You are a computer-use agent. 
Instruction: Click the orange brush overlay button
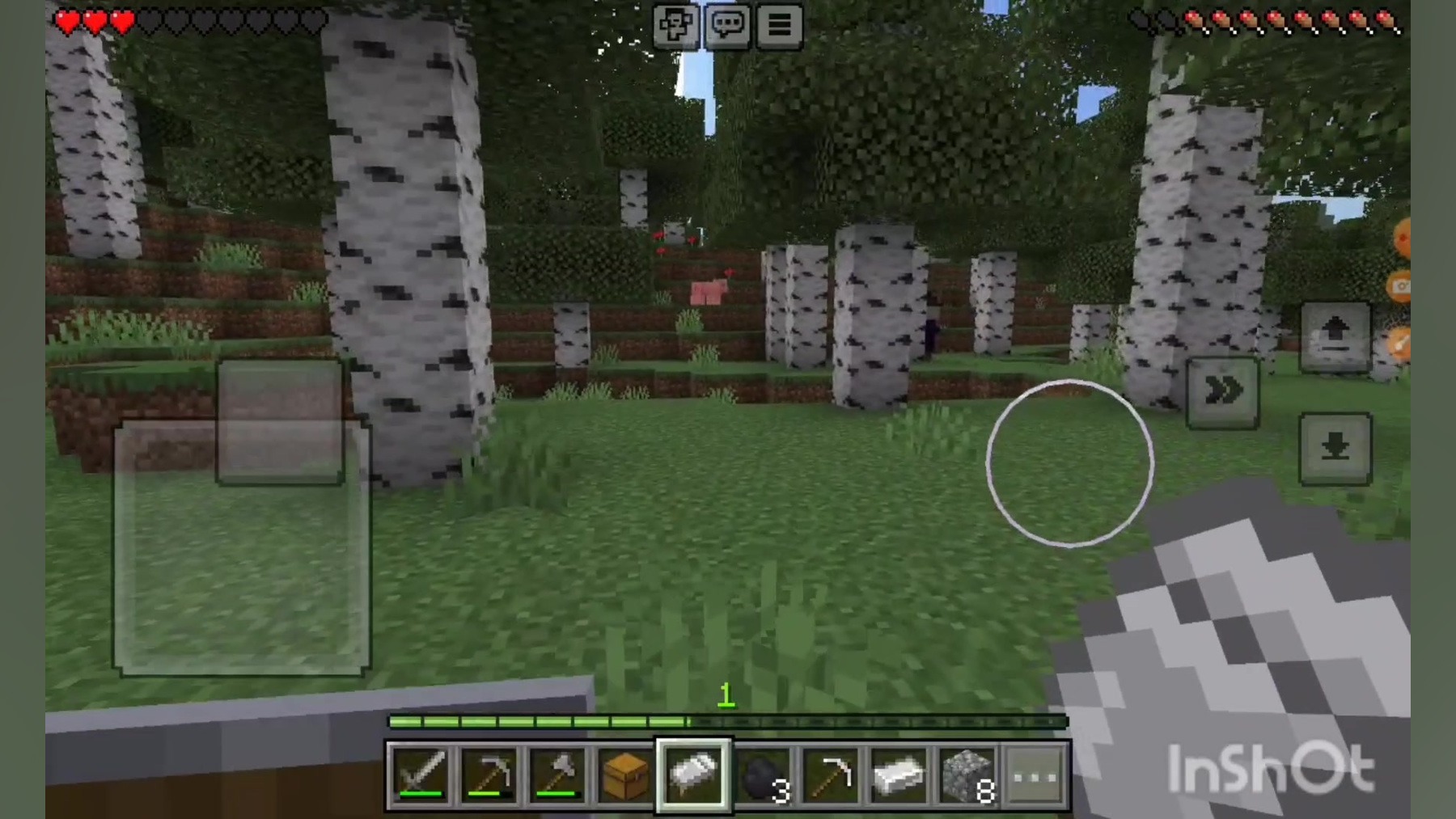[x=1401, y=344]
